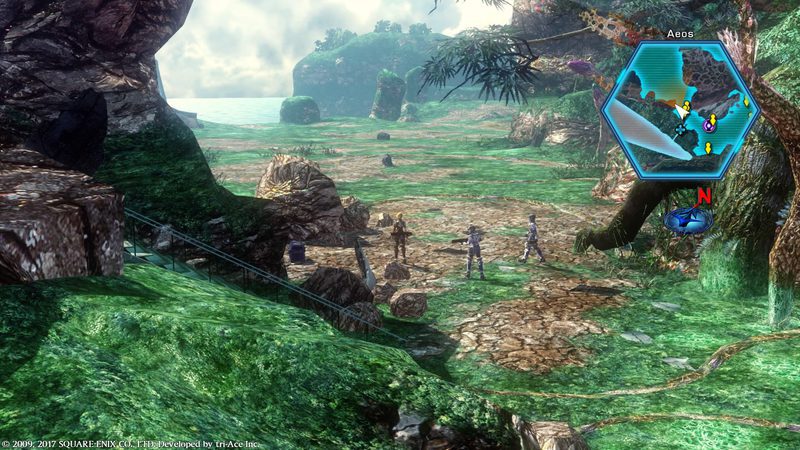Open the hexagonal Aeos minimap
800x450 pixels.
tap(681, 110)
